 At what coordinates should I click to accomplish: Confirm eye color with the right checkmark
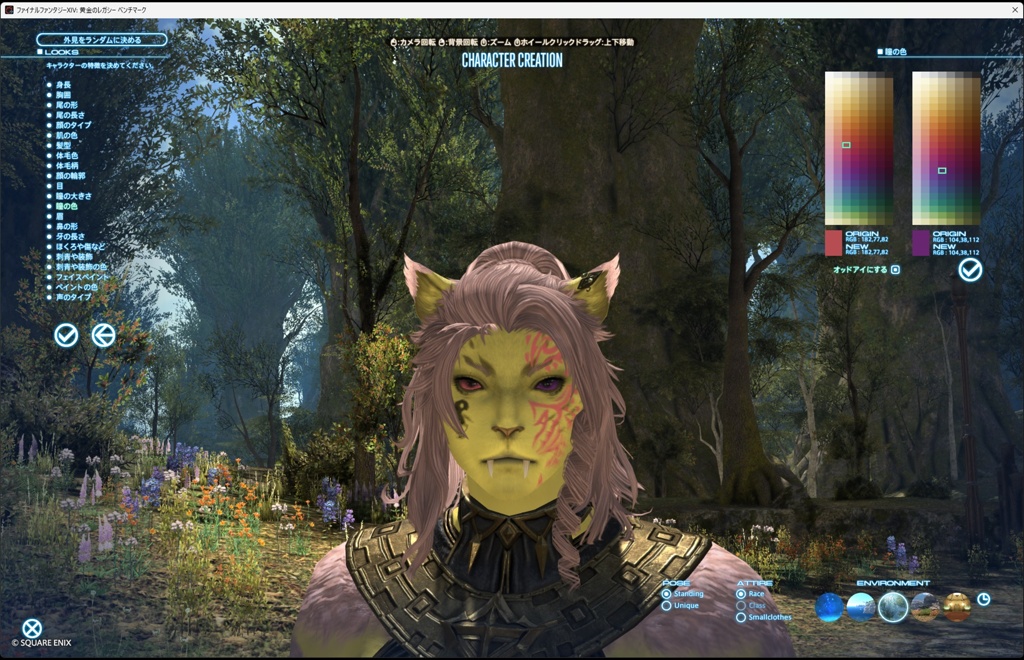tap(970, 270)
